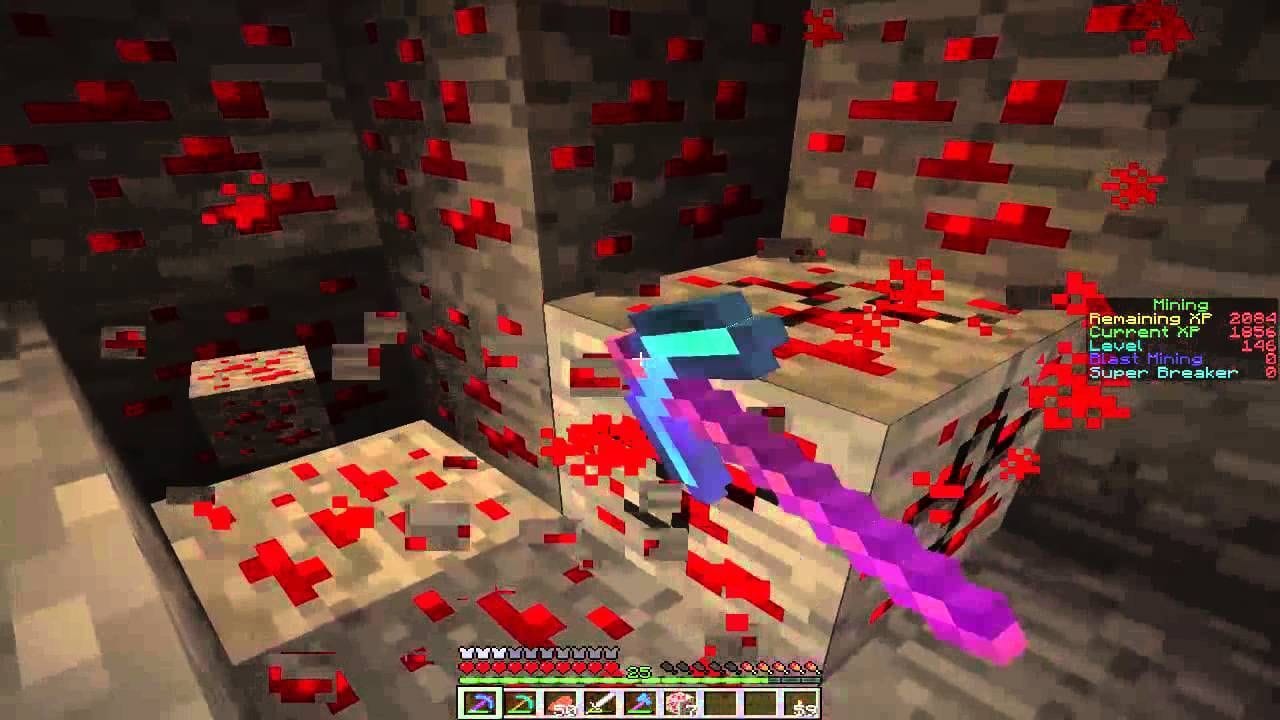Click the Mining header in the stats overlay

click(x=1180, y=302)
